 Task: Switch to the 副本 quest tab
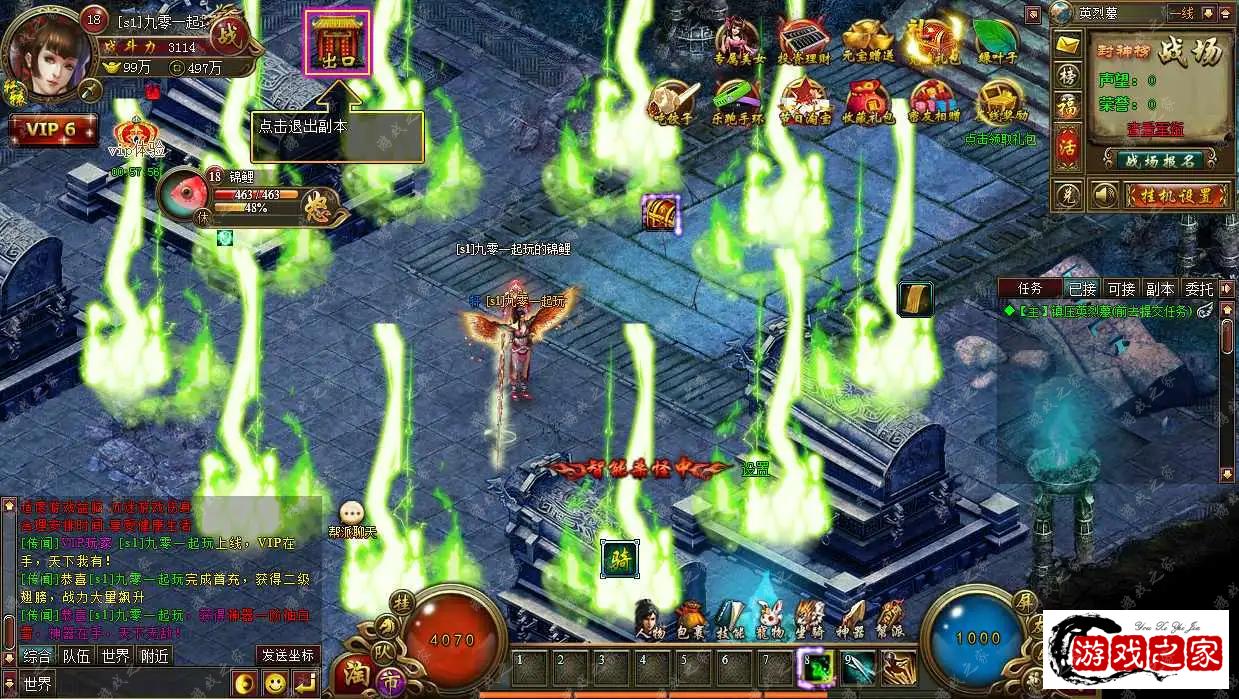point(1159,289)
